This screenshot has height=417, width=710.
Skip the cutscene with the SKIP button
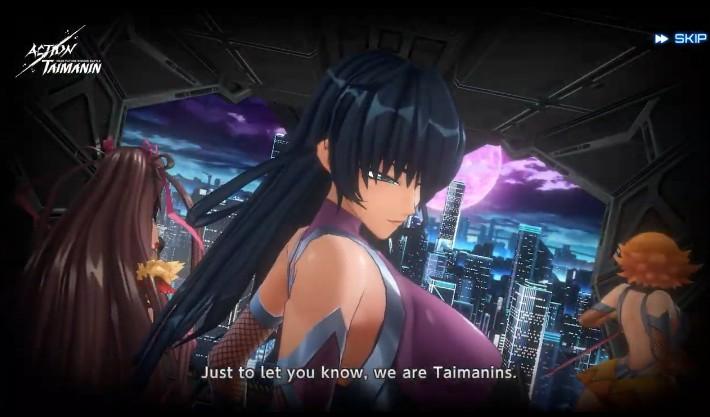(x=681, y=39)
